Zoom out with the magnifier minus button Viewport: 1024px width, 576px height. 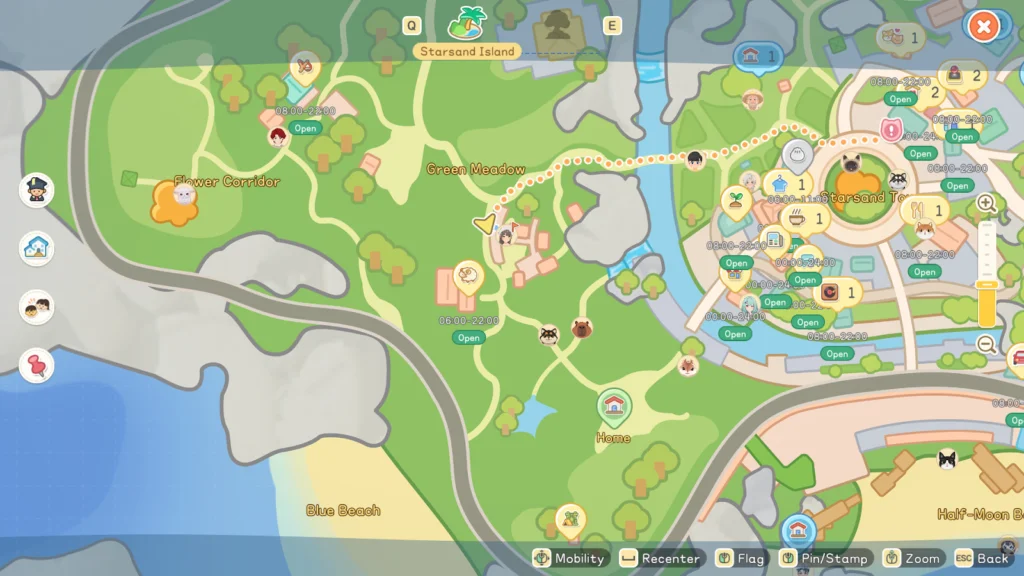tap(986, 344)
